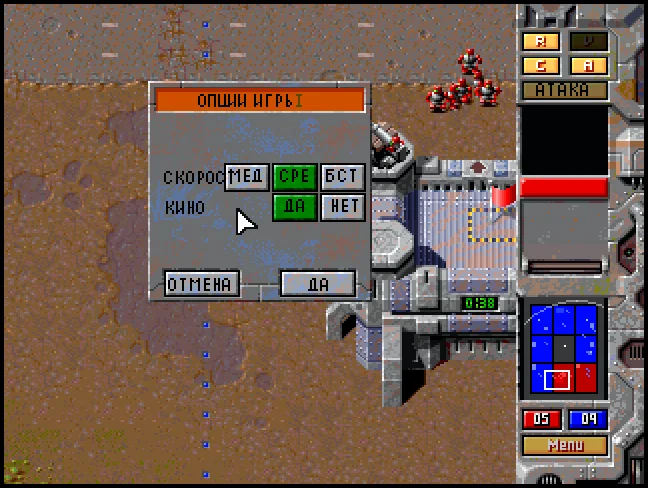Turn off КИНО with the НЕТ button
Viewport: 648px width, 488px height.
(342, 207)
